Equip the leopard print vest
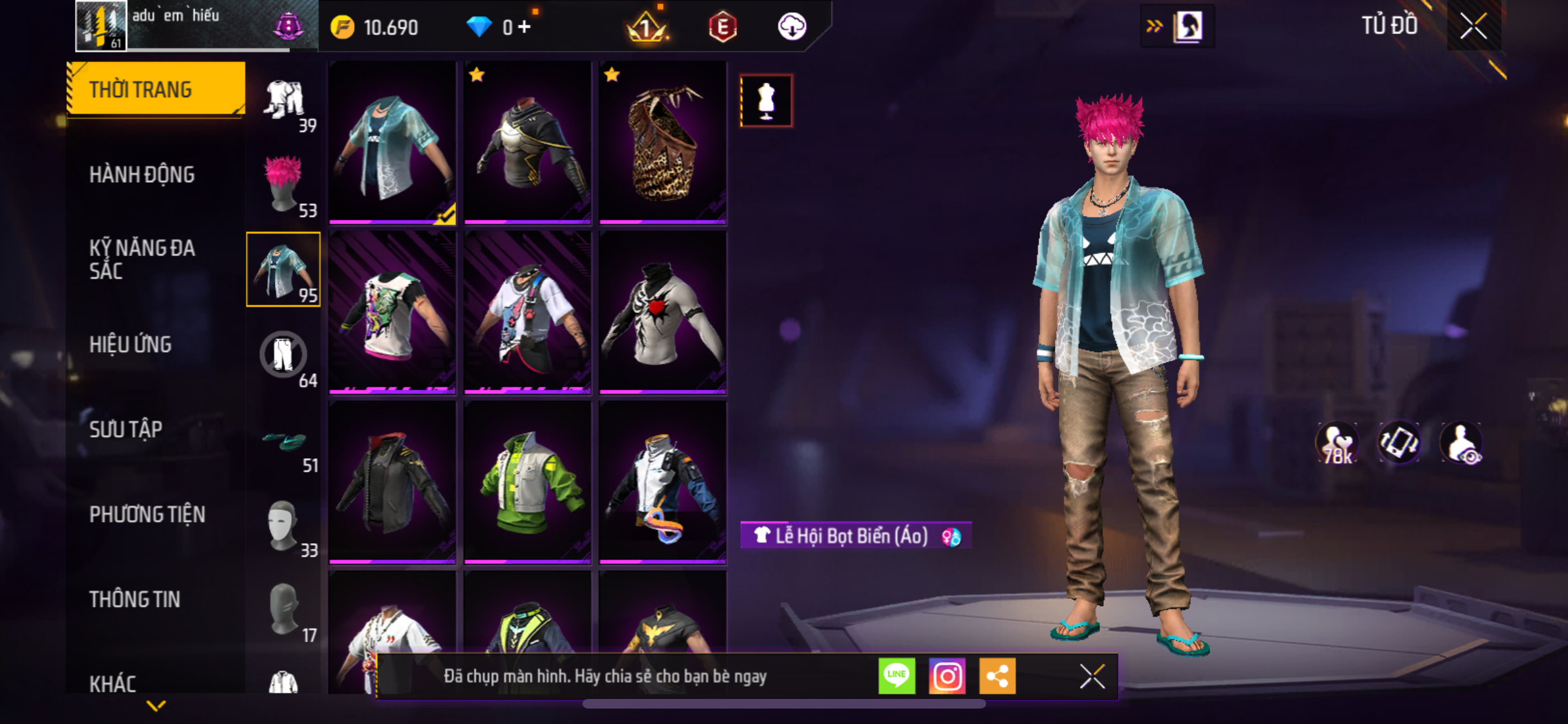This screenshot has height=724, width=1568. pyautogui.click(x=662, y=143)
